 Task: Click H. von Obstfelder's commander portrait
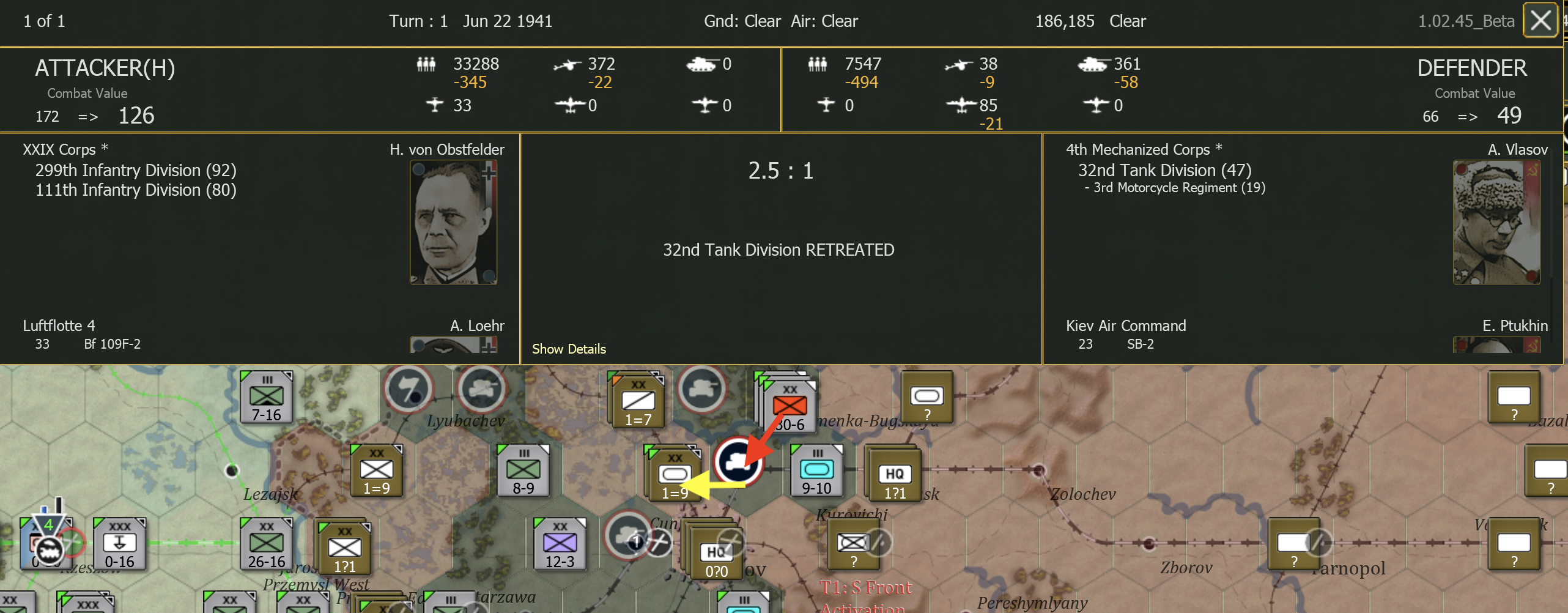(x=454, y=222)
